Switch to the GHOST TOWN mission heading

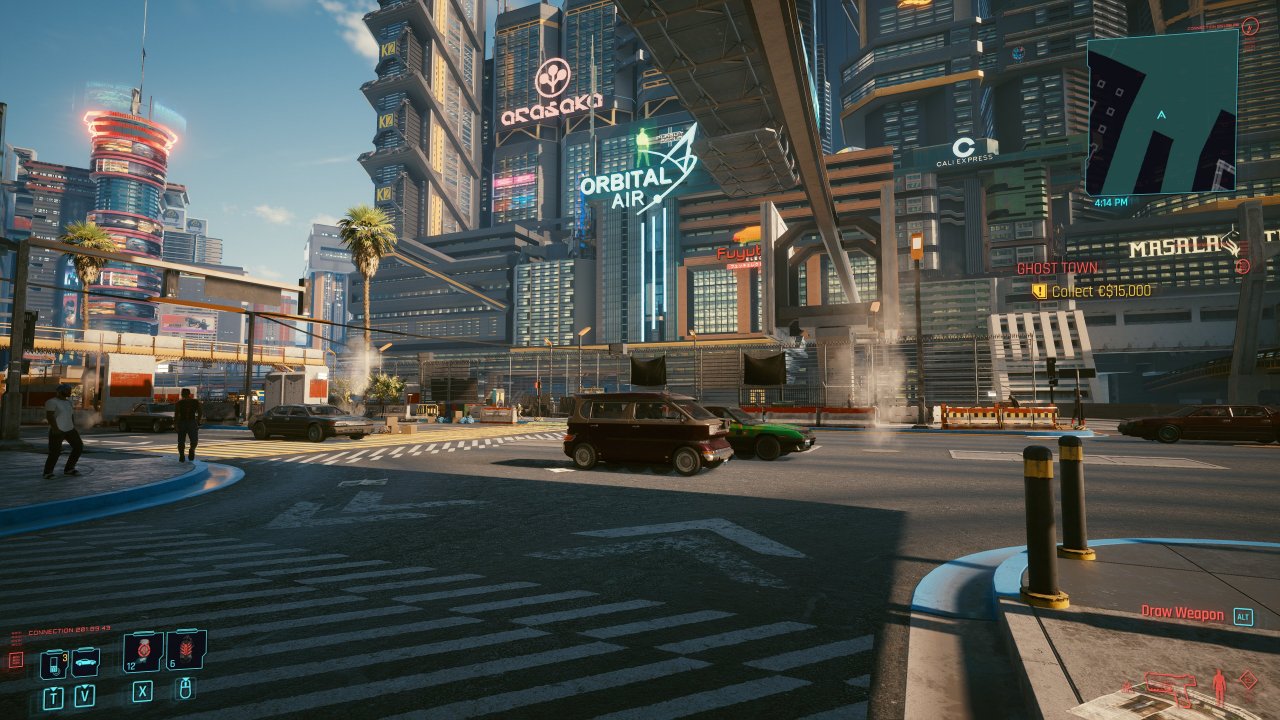click(x=1059, y=268)
